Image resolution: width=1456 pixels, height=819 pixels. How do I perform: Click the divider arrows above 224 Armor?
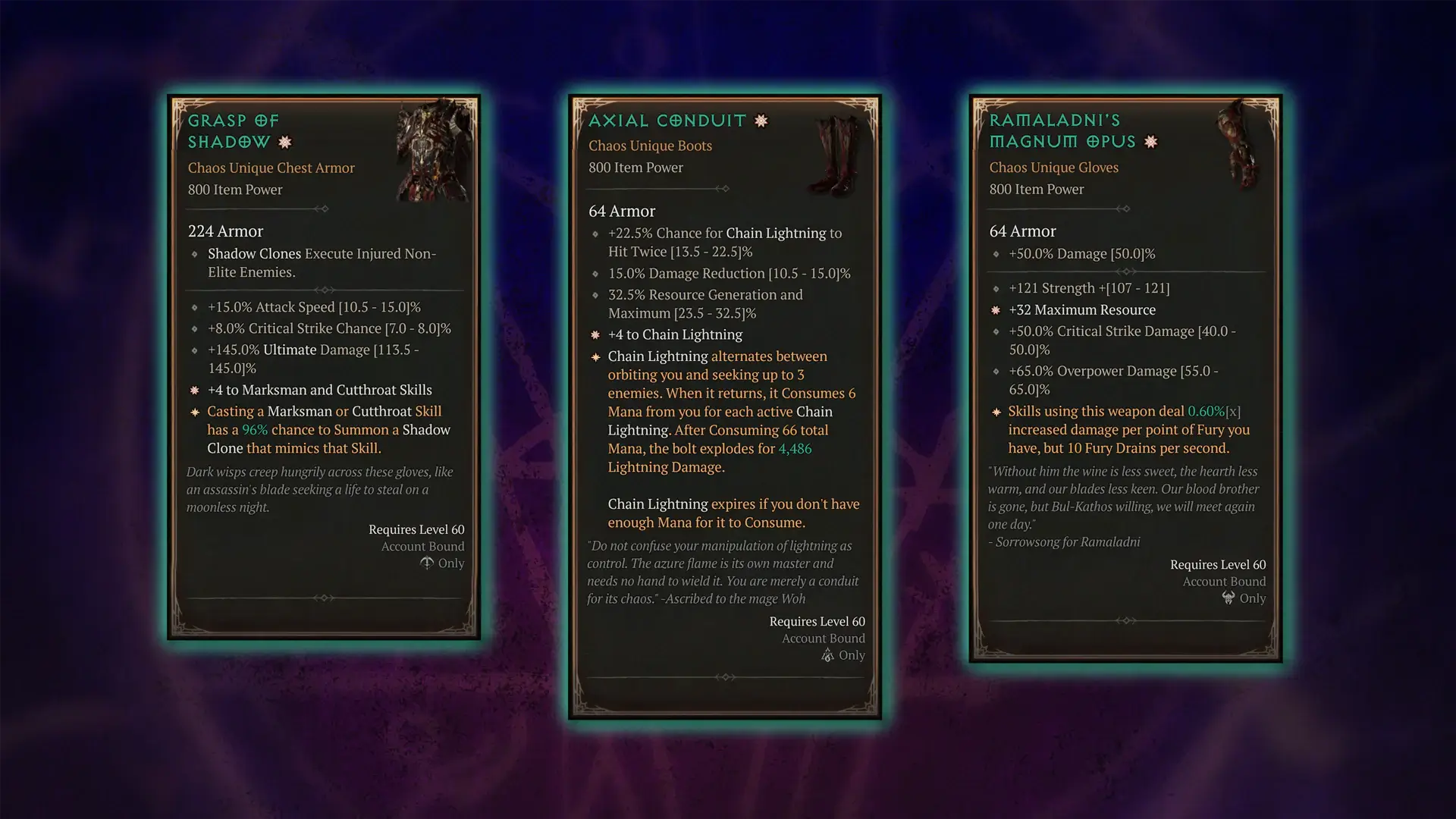pyautogui.click(x=325, y=209)
